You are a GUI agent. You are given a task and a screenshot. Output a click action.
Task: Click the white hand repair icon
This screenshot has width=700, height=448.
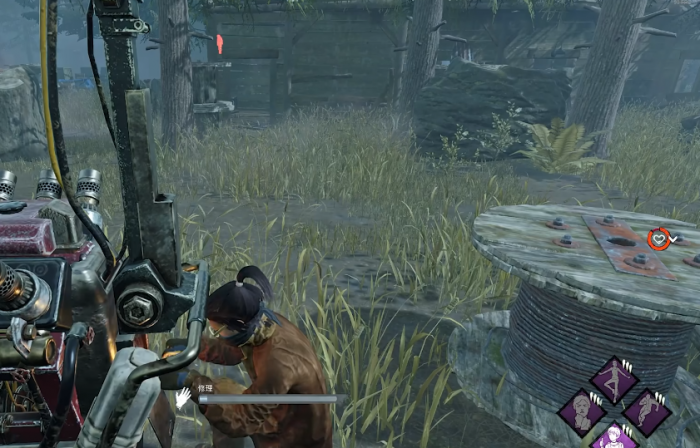[x=183, y=397]
